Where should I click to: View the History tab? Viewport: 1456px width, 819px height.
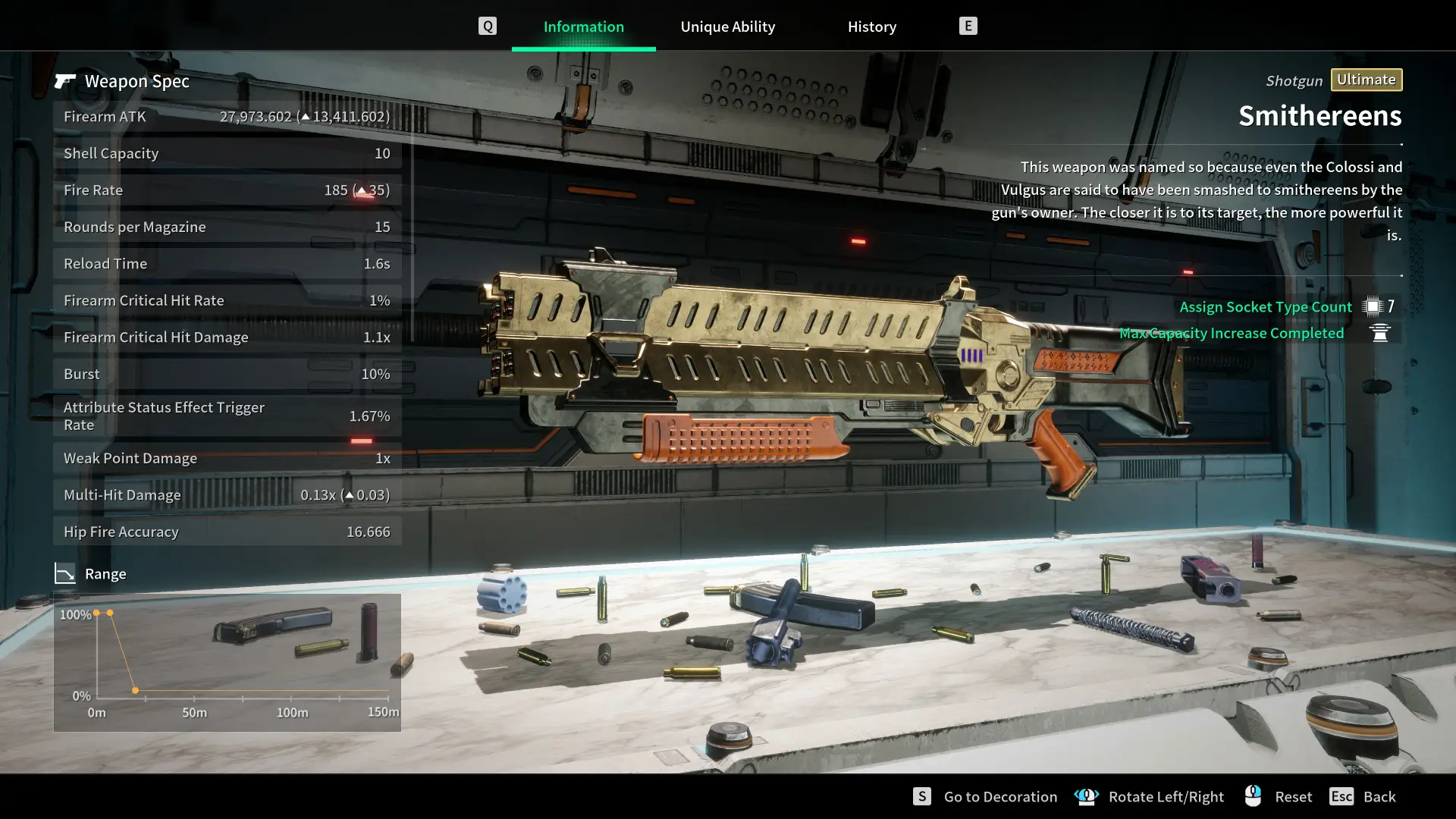(x=871, y=27)
